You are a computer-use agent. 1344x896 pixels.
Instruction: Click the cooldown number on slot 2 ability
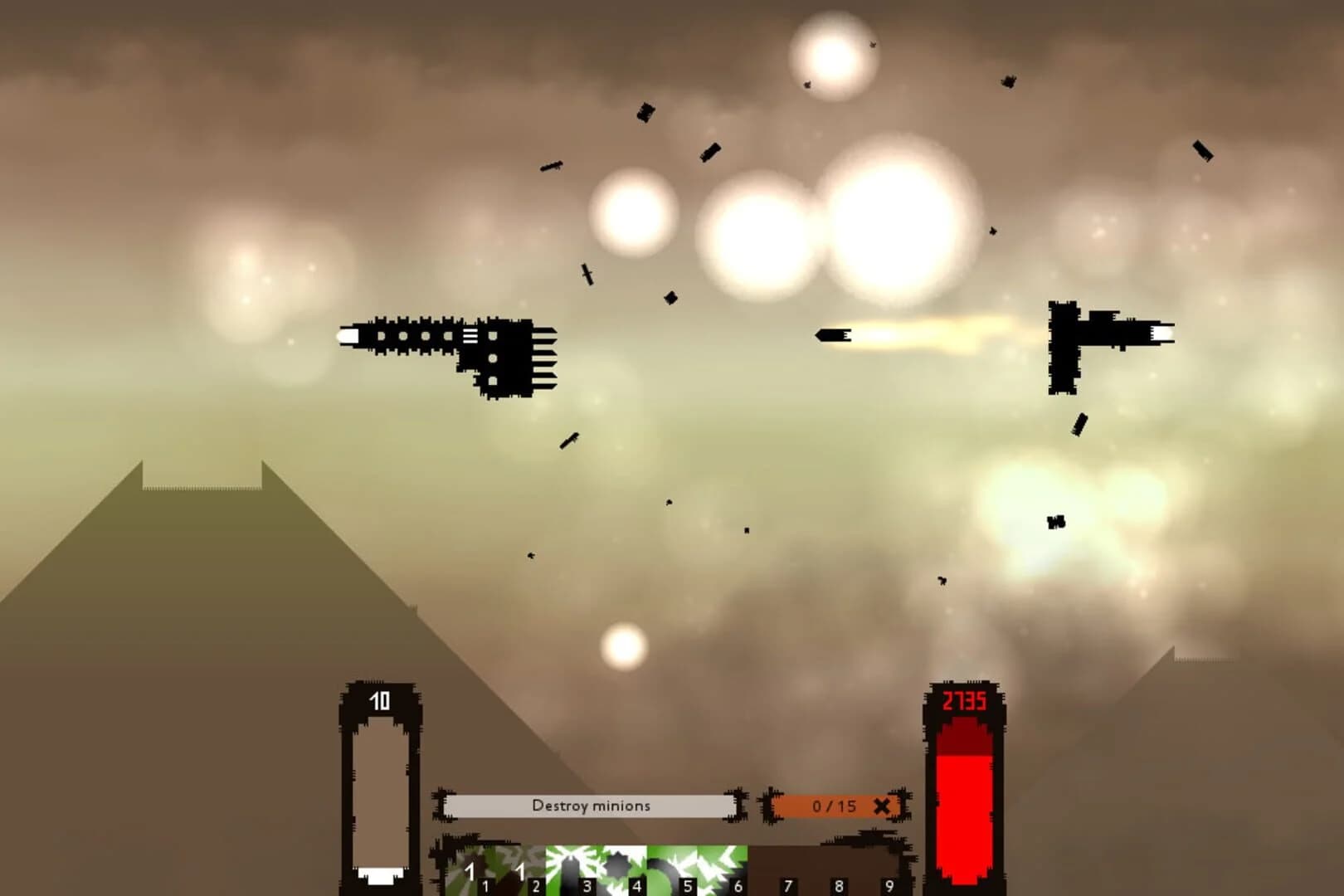(520, 870)
